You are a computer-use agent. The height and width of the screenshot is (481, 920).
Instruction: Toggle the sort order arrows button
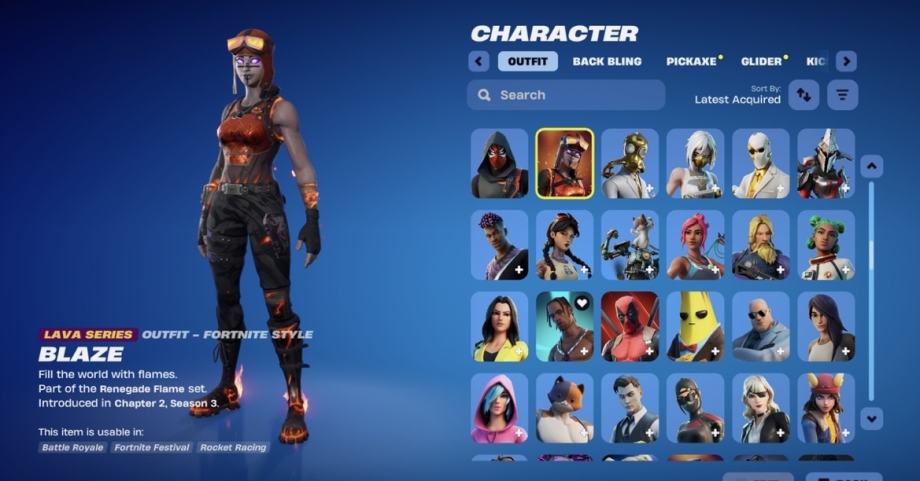(803, 95)
